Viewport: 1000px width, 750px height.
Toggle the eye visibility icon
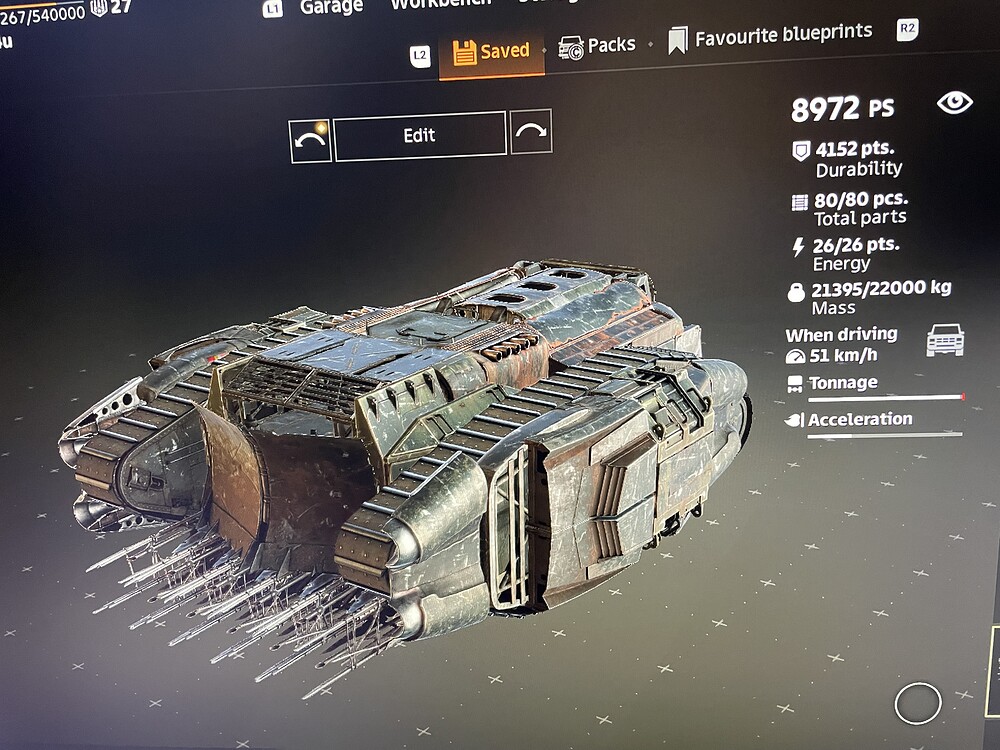[x=954, y=102]
